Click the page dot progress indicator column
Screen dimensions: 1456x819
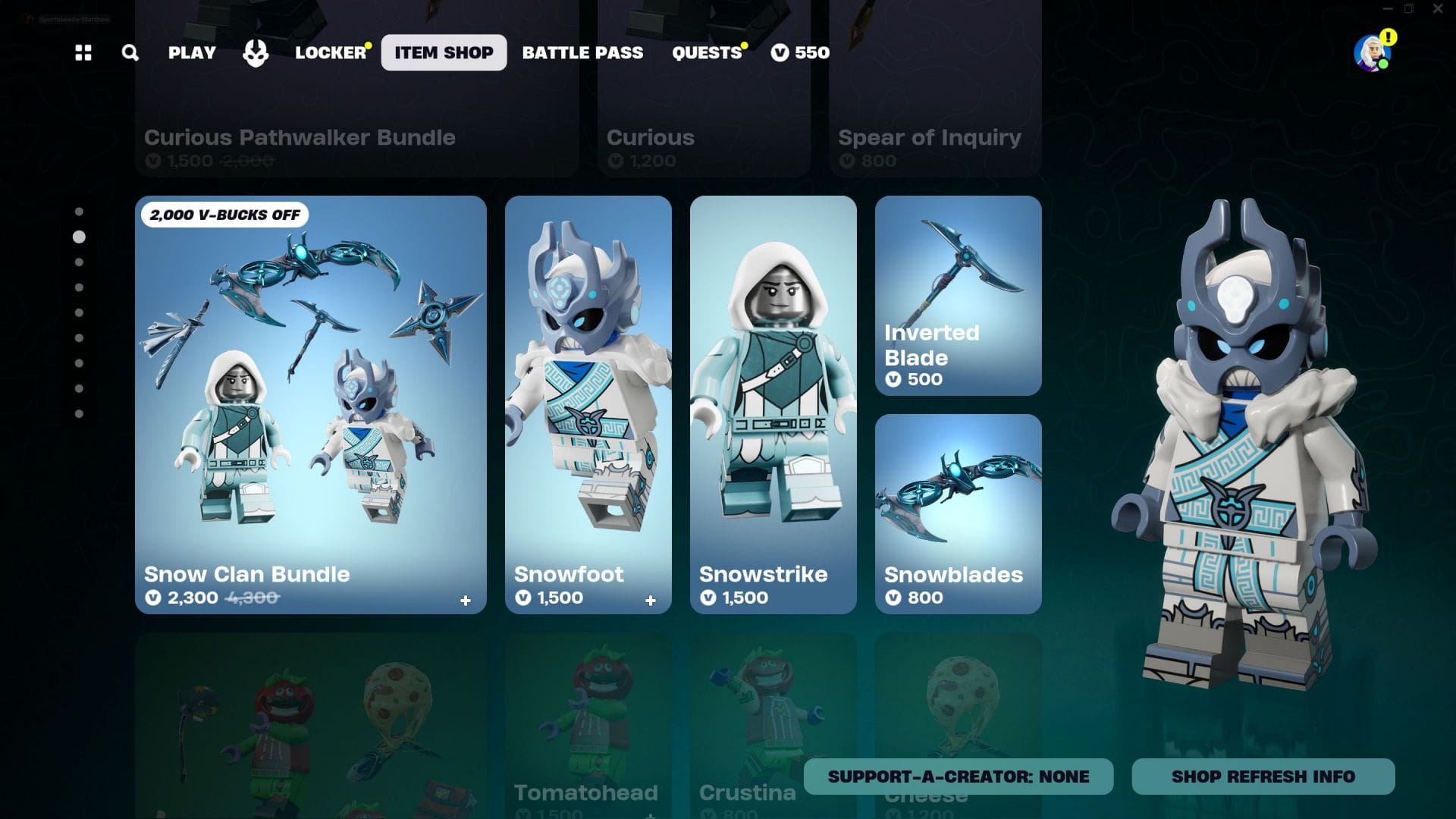(x=80, y=311)
